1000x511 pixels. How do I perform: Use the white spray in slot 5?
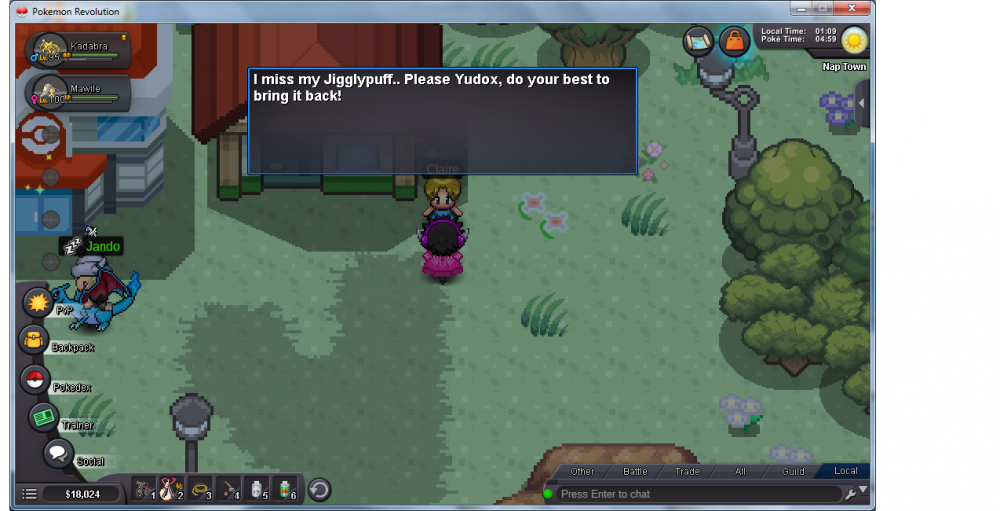[x=257, y=490]
